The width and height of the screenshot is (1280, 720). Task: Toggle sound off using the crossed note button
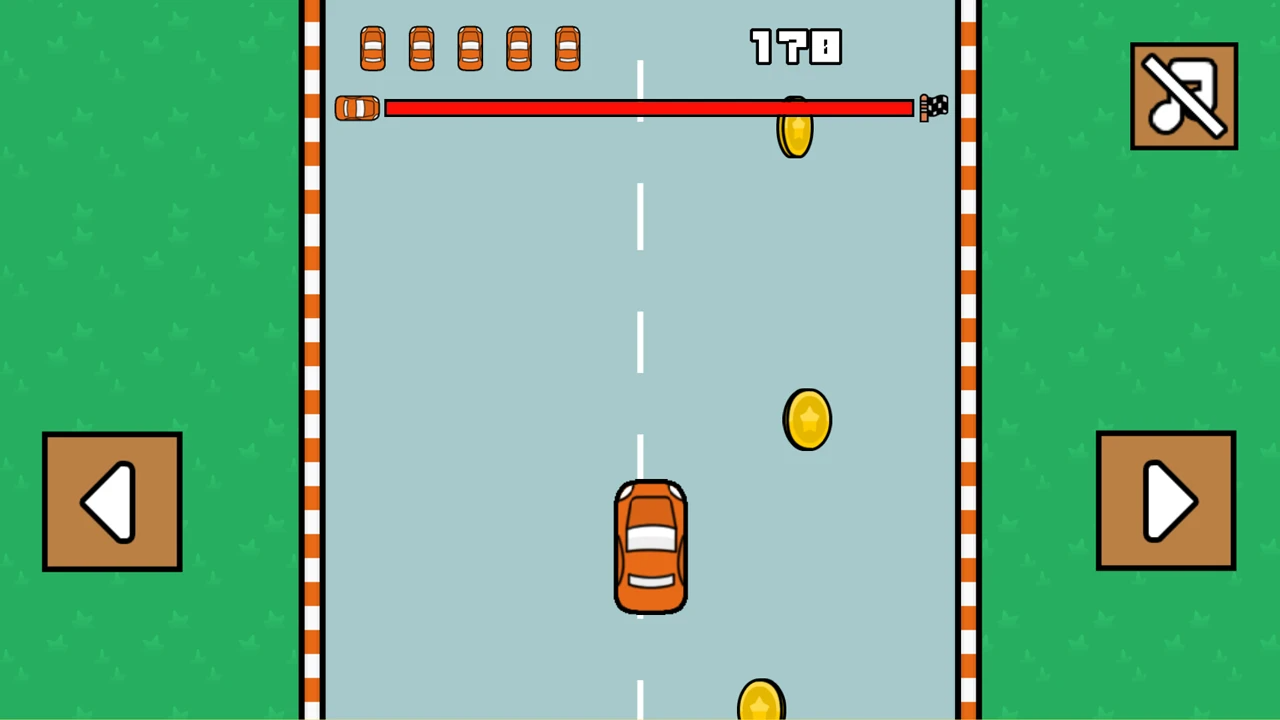tap(1184, 95)
